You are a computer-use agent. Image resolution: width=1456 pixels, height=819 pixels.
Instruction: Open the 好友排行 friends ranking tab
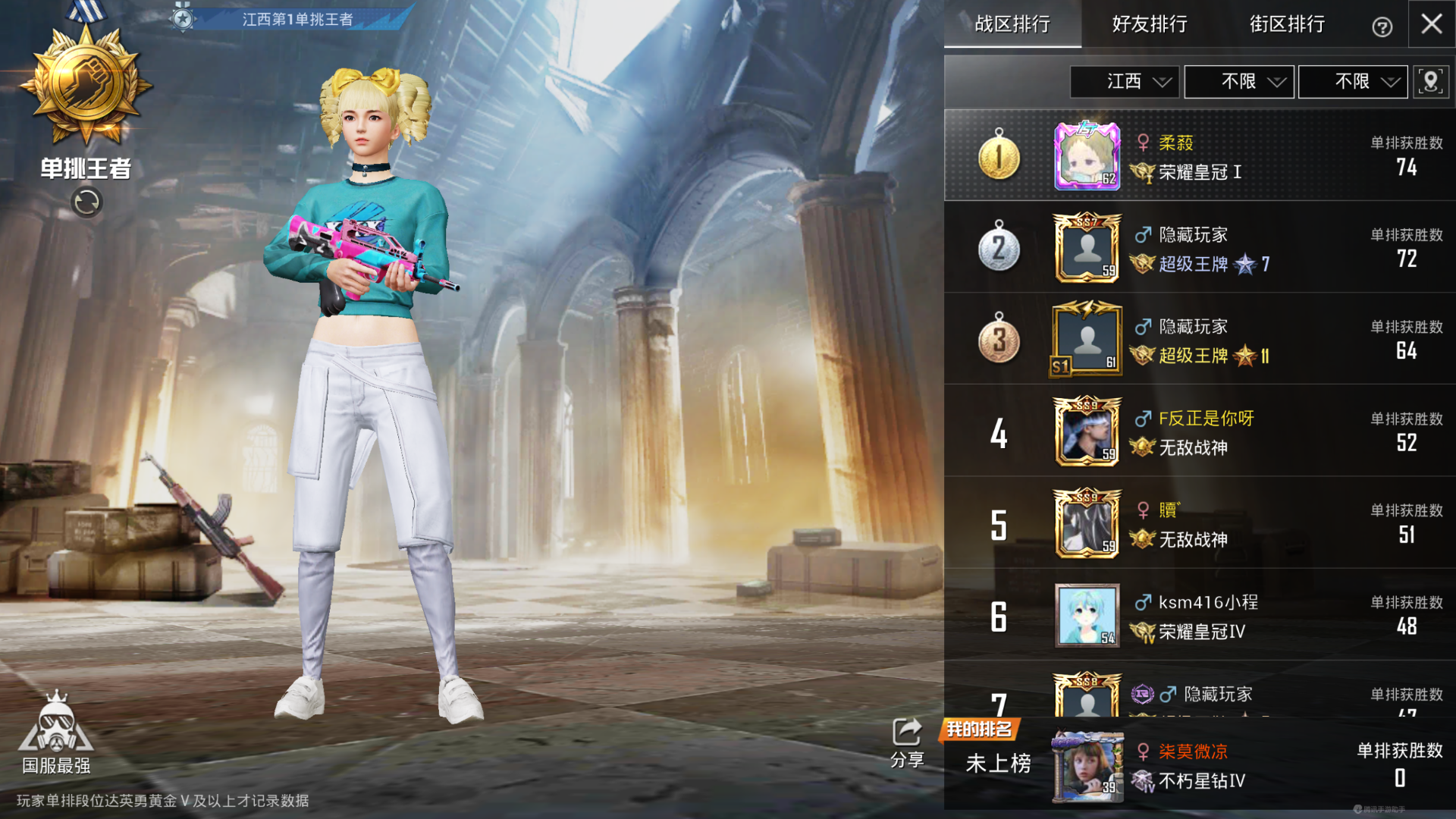(x=1150, y=24)
